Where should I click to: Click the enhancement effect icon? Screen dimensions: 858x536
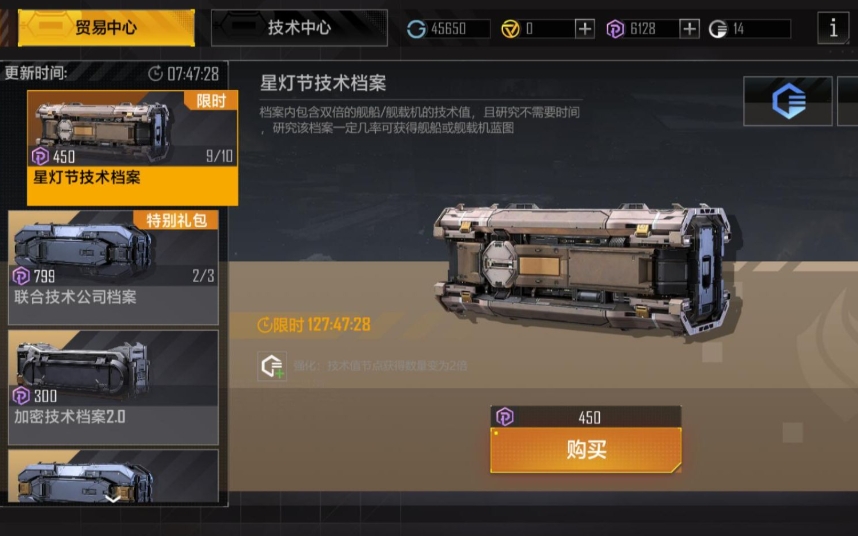(x=272, y=366)
